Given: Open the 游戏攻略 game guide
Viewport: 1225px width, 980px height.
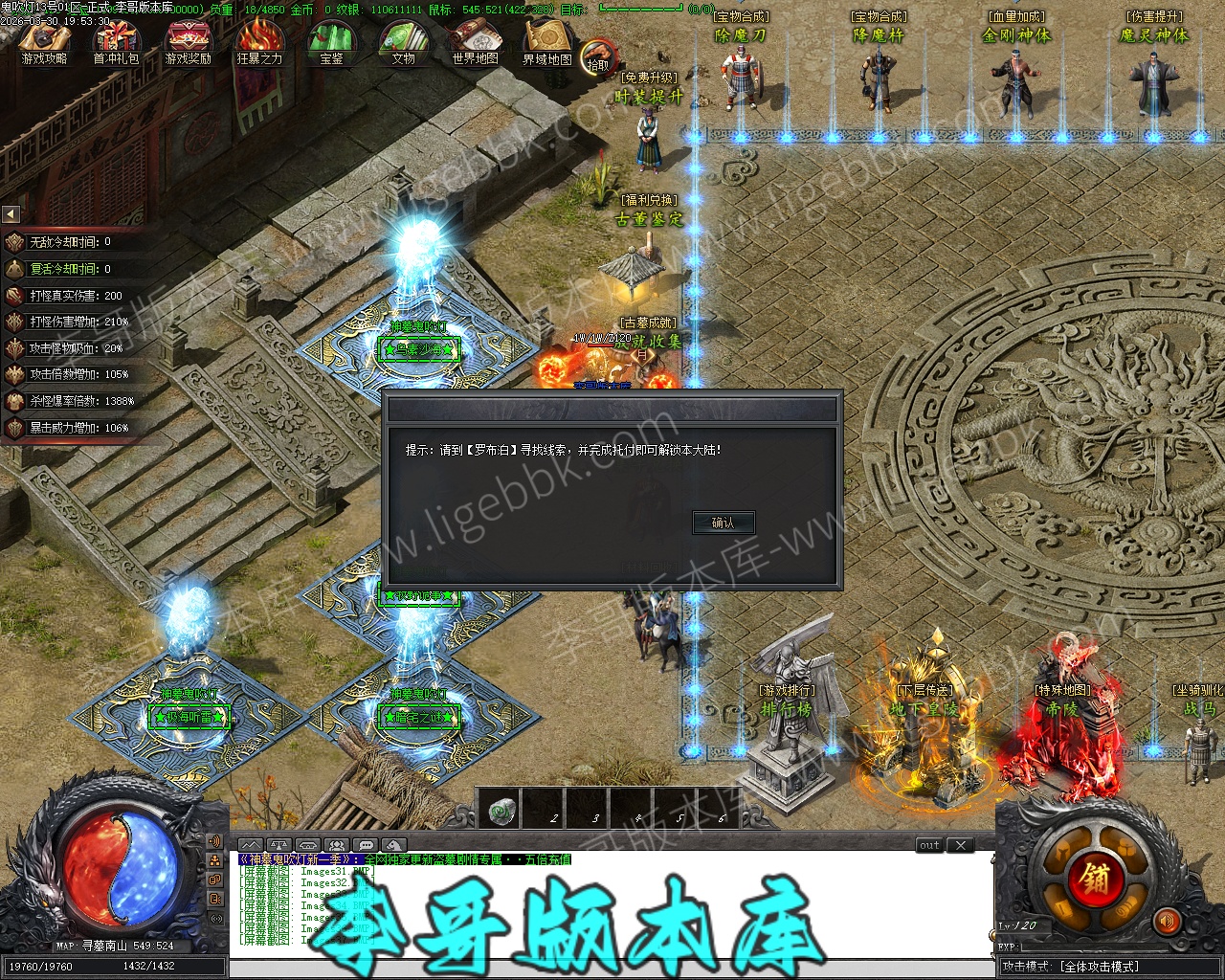Looking at the screenshot, I should pyautogui.click(x=44, y=42).
